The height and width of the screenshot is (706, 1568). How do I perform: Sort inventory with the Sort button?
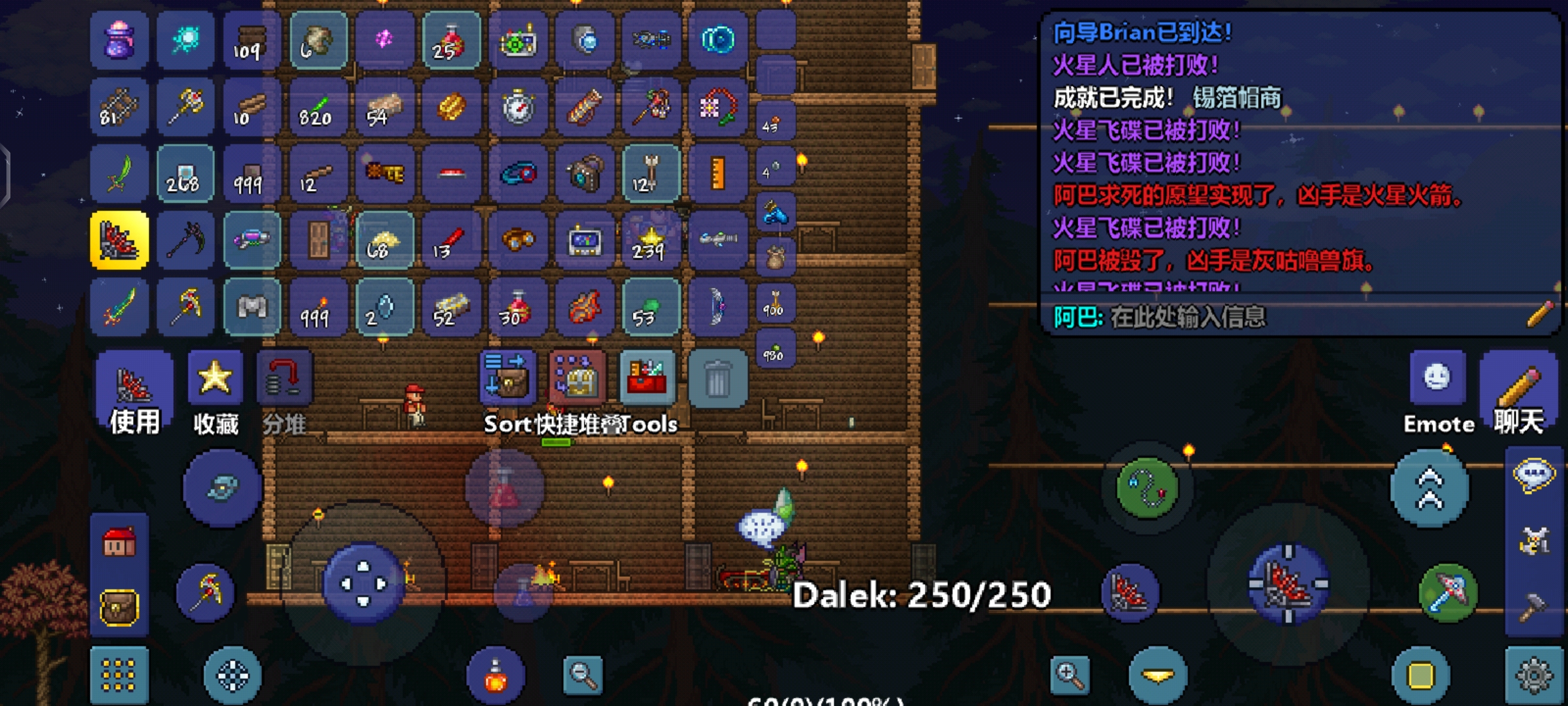pos(508,378)
